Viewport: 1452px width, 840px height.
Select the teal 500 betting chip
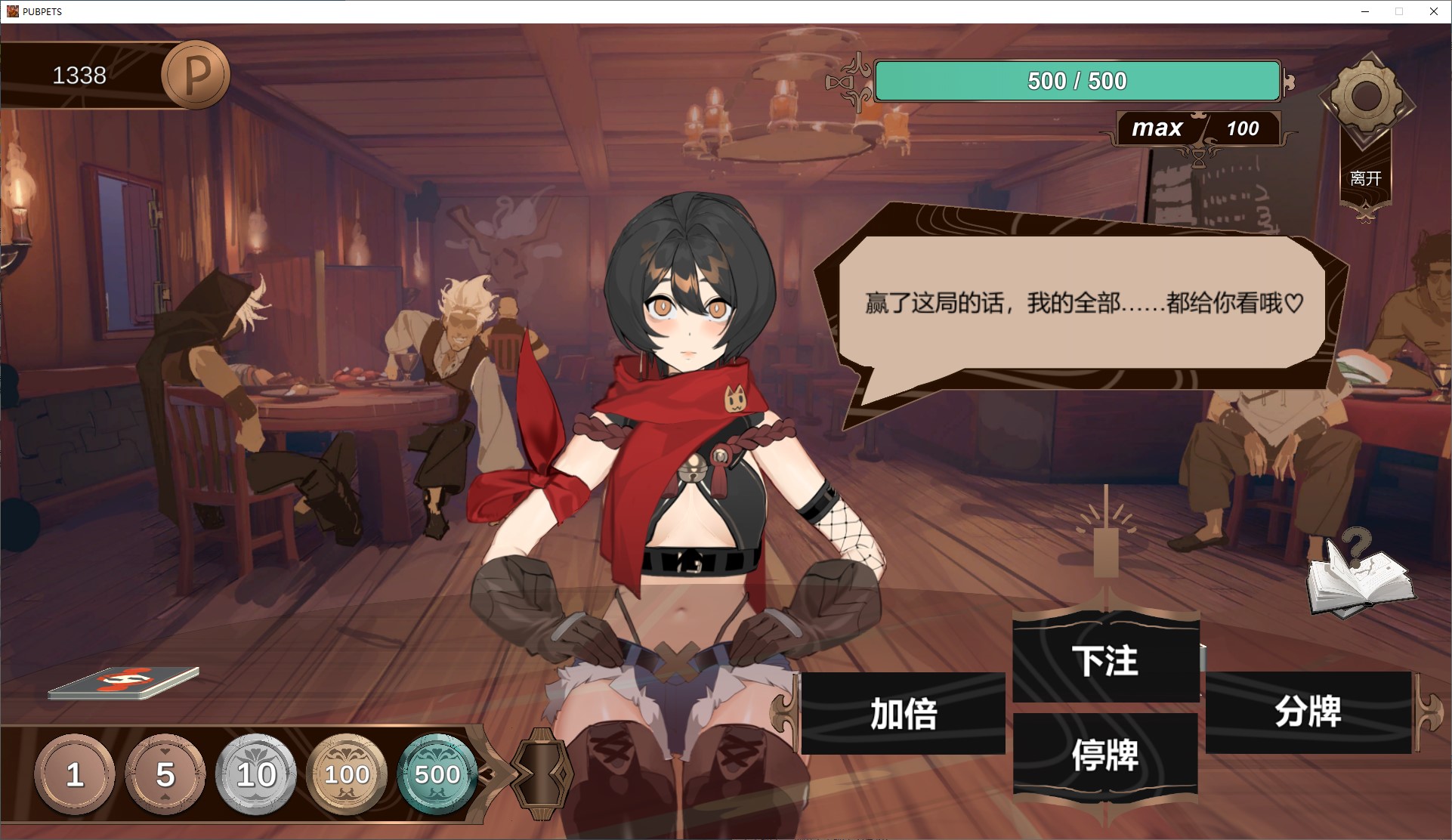[x=437, y=775]
